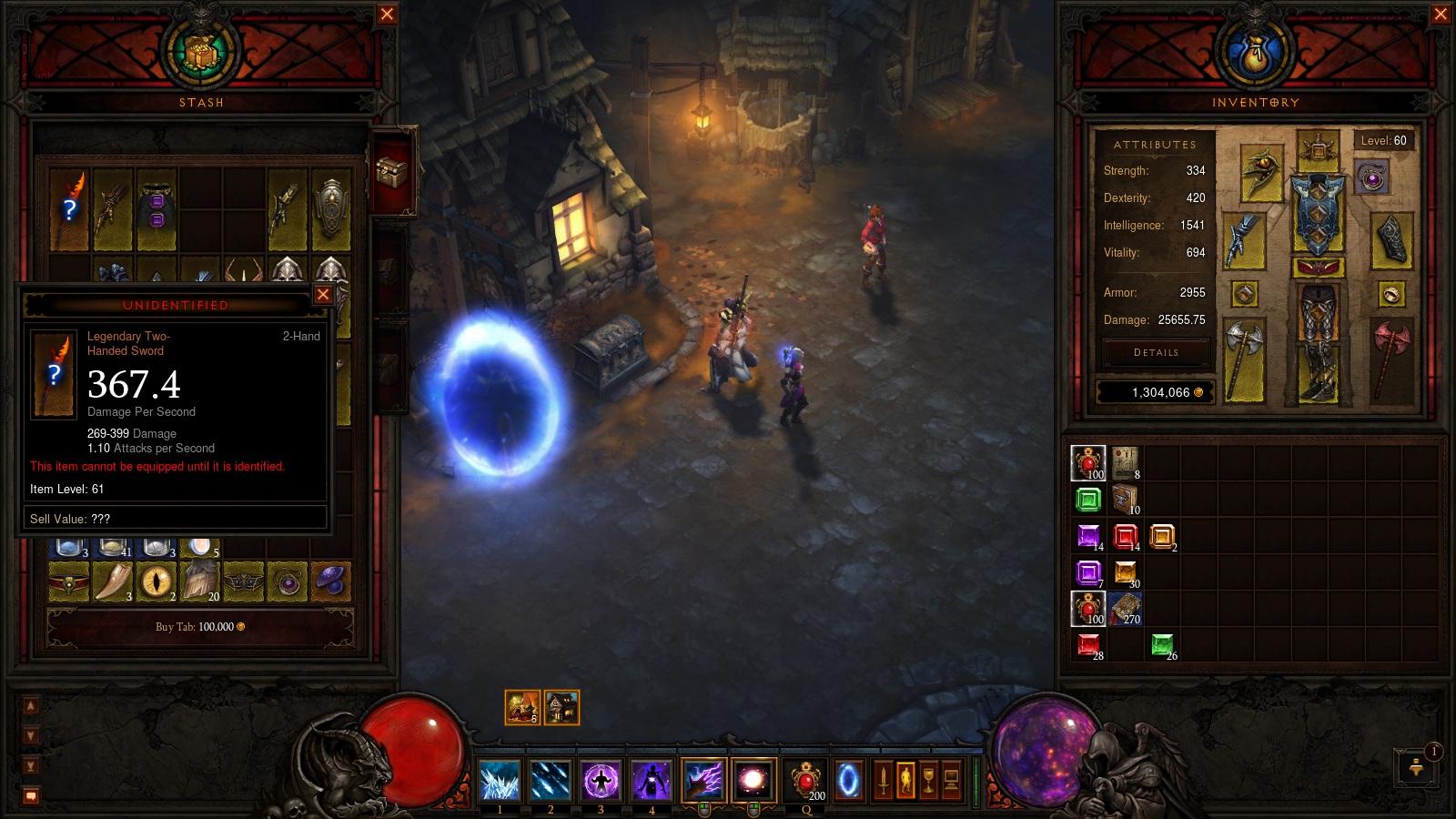Select the green emerald stack of 26

pyautogui.click(x=1162, y=645)
